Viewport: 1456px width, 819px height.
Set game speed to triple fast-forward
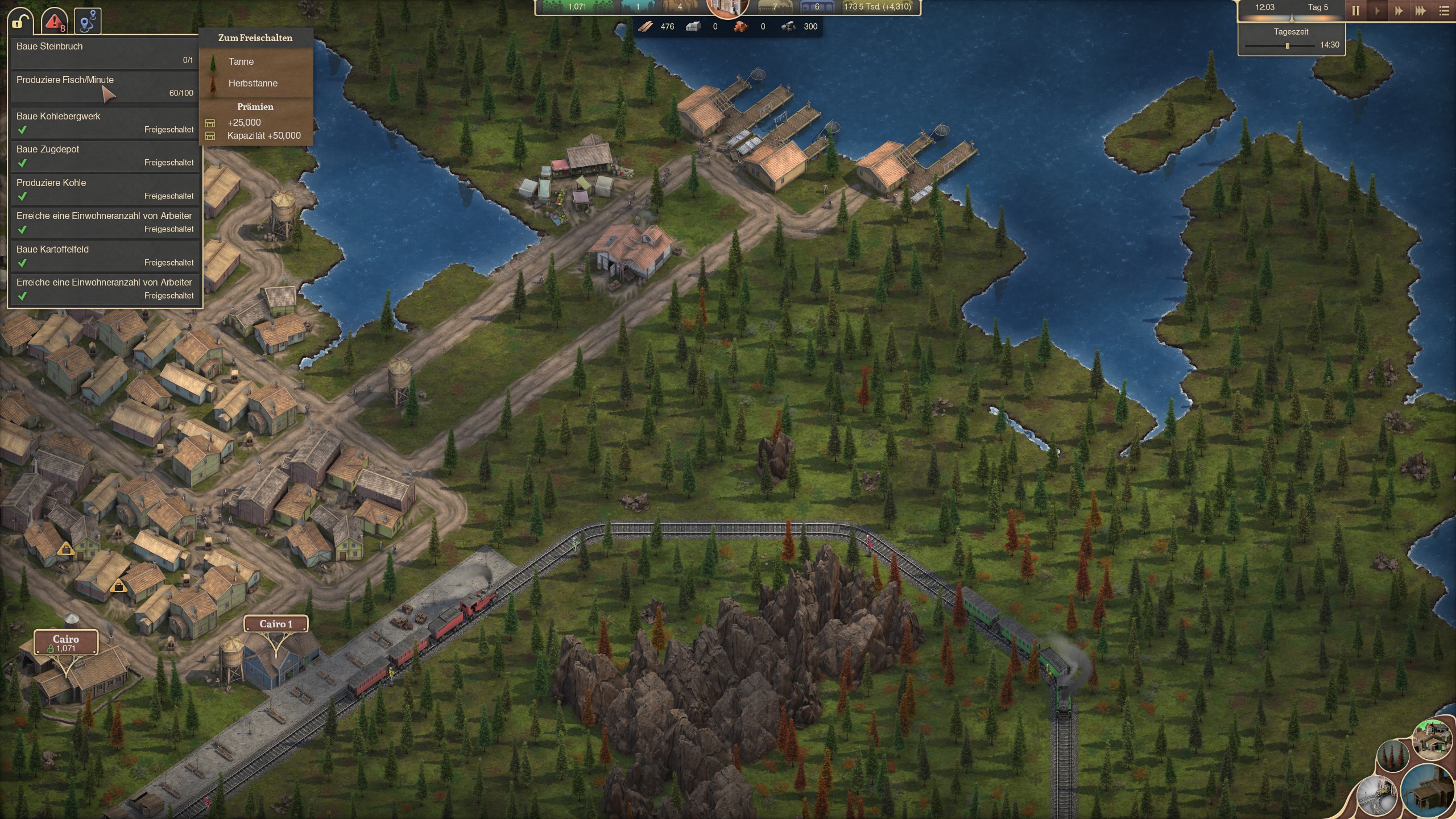pos(1421,11)
